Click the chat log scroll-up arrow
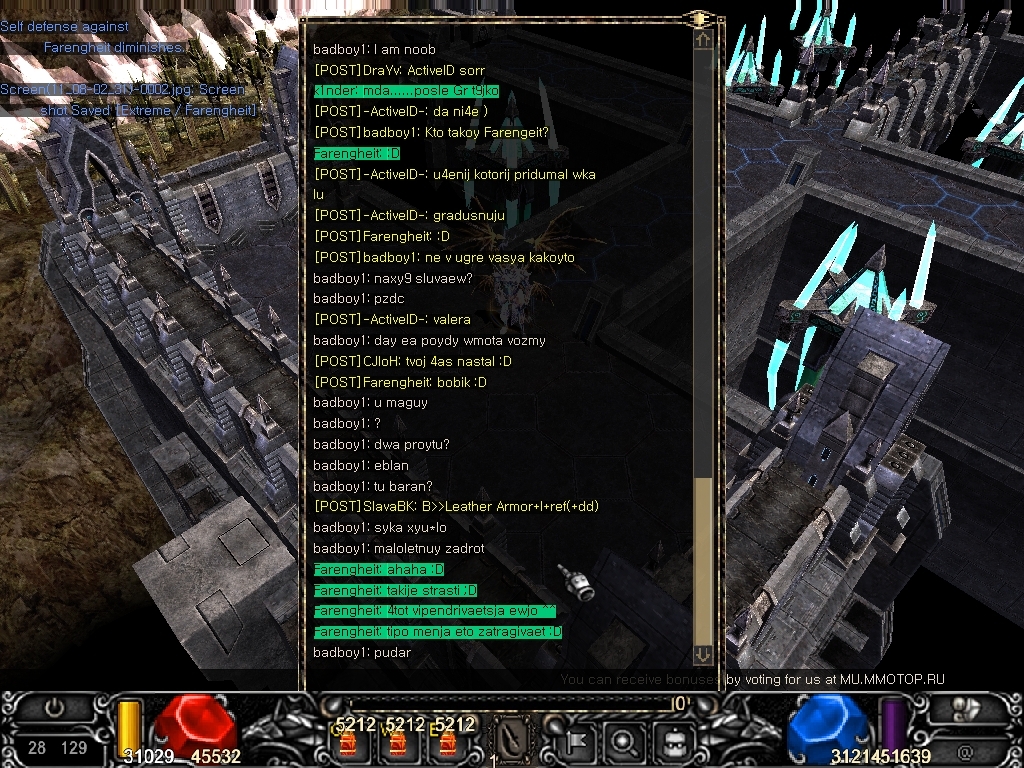1024x768 pixels. [703, 39]
